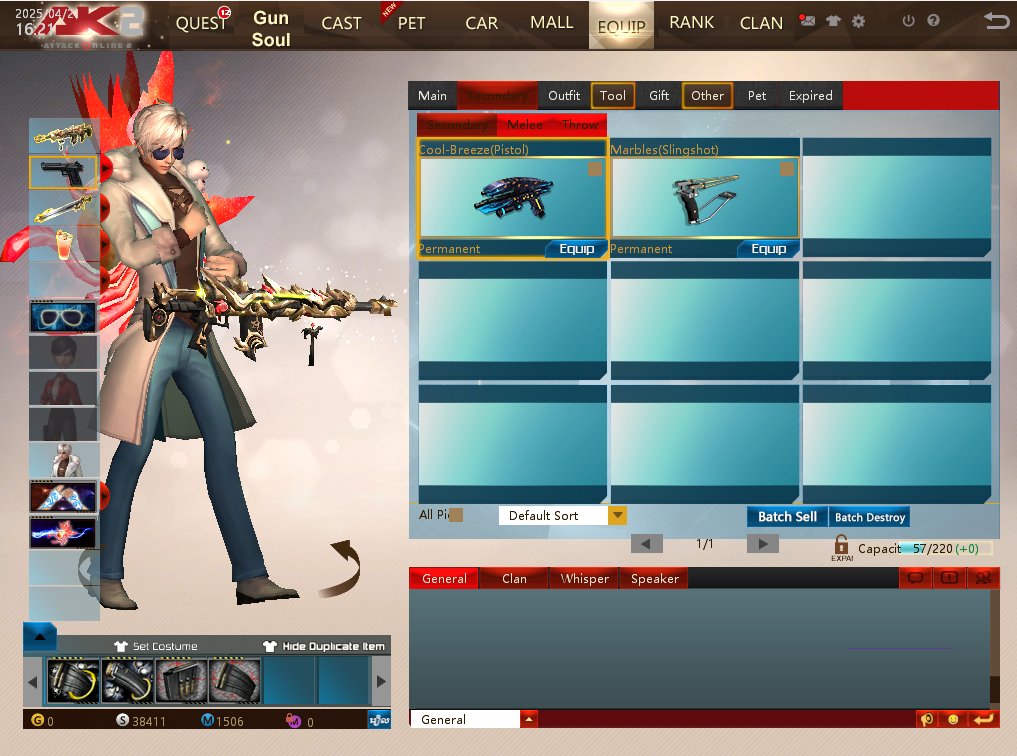Show the Expired items tab
Screen dimensions: 1017x756
point(810,96)
